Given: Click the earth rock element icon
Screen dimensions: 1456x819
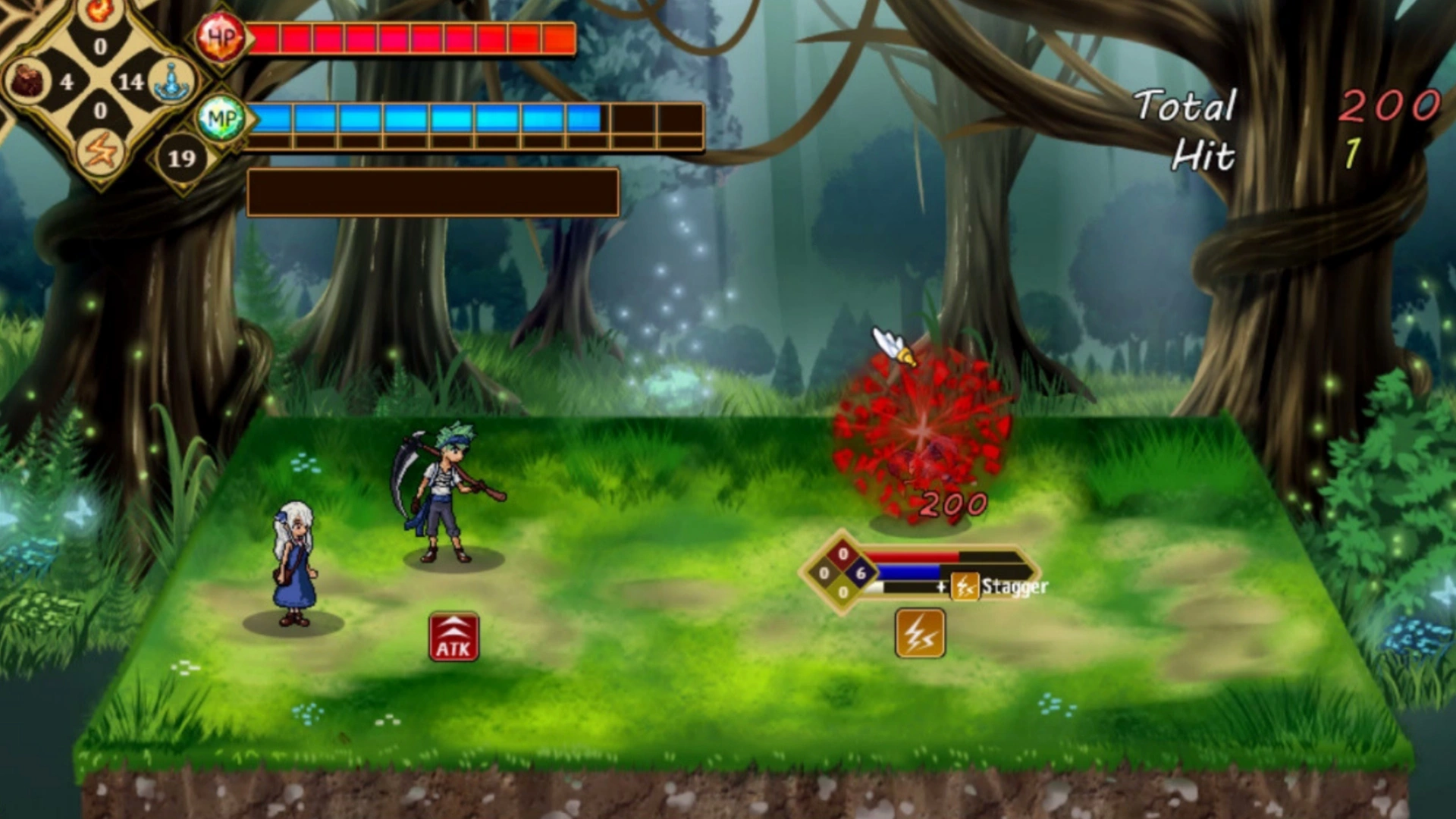Looking at the screenshot, I should click(x=29, y=80).
